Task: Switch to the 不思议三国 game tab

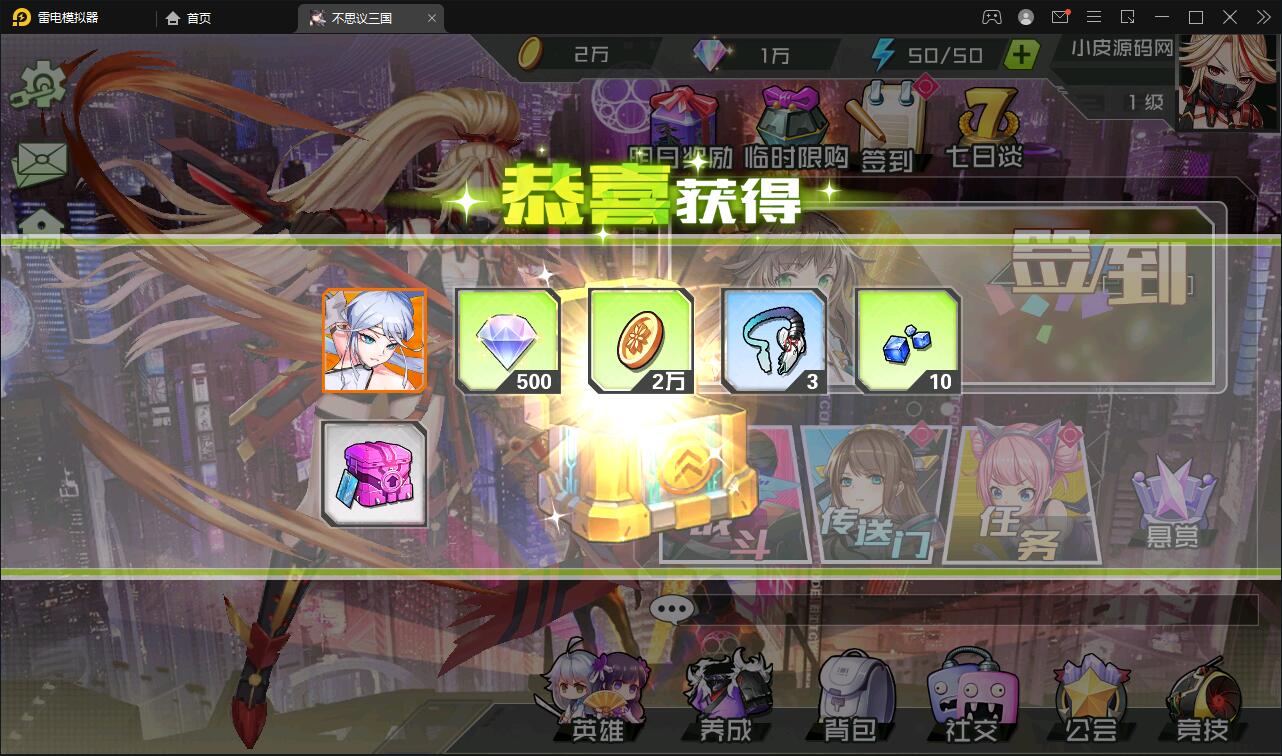Action: [365, 17]
